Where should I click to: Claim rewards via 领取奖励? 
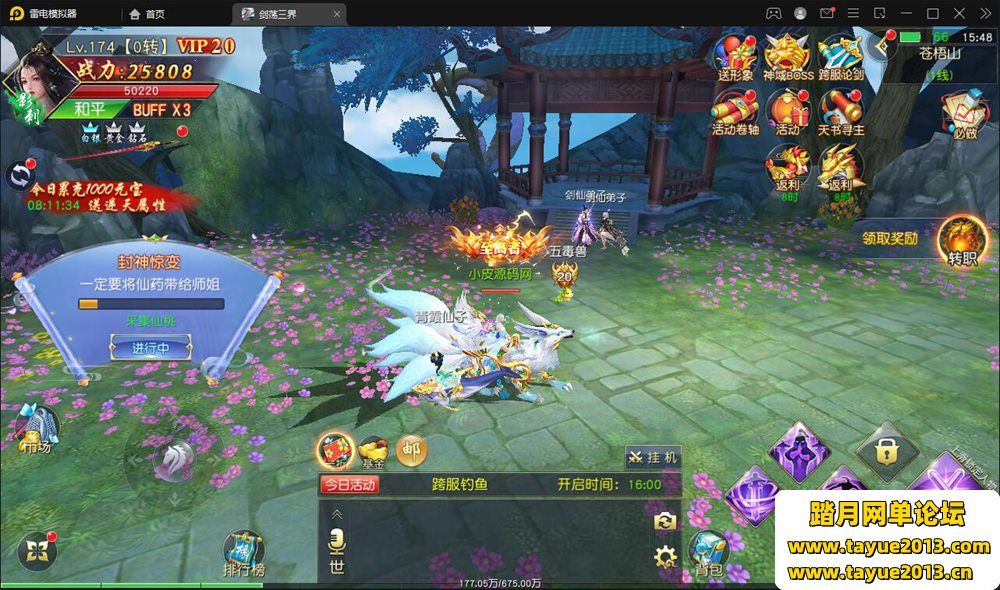(891, 239)
